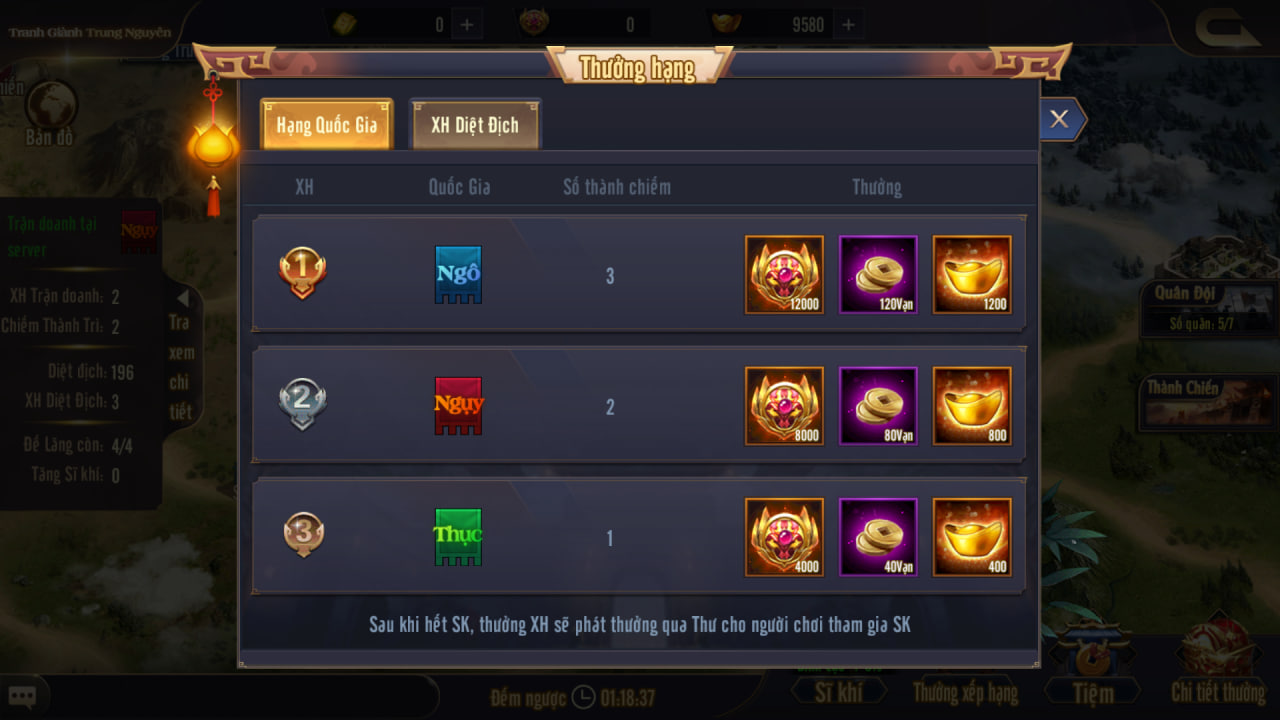The height and width of the screenshot is (720, 1280).
Task: Switch to the XH Diệt Địch tab
Action: [x=475, y=125]
